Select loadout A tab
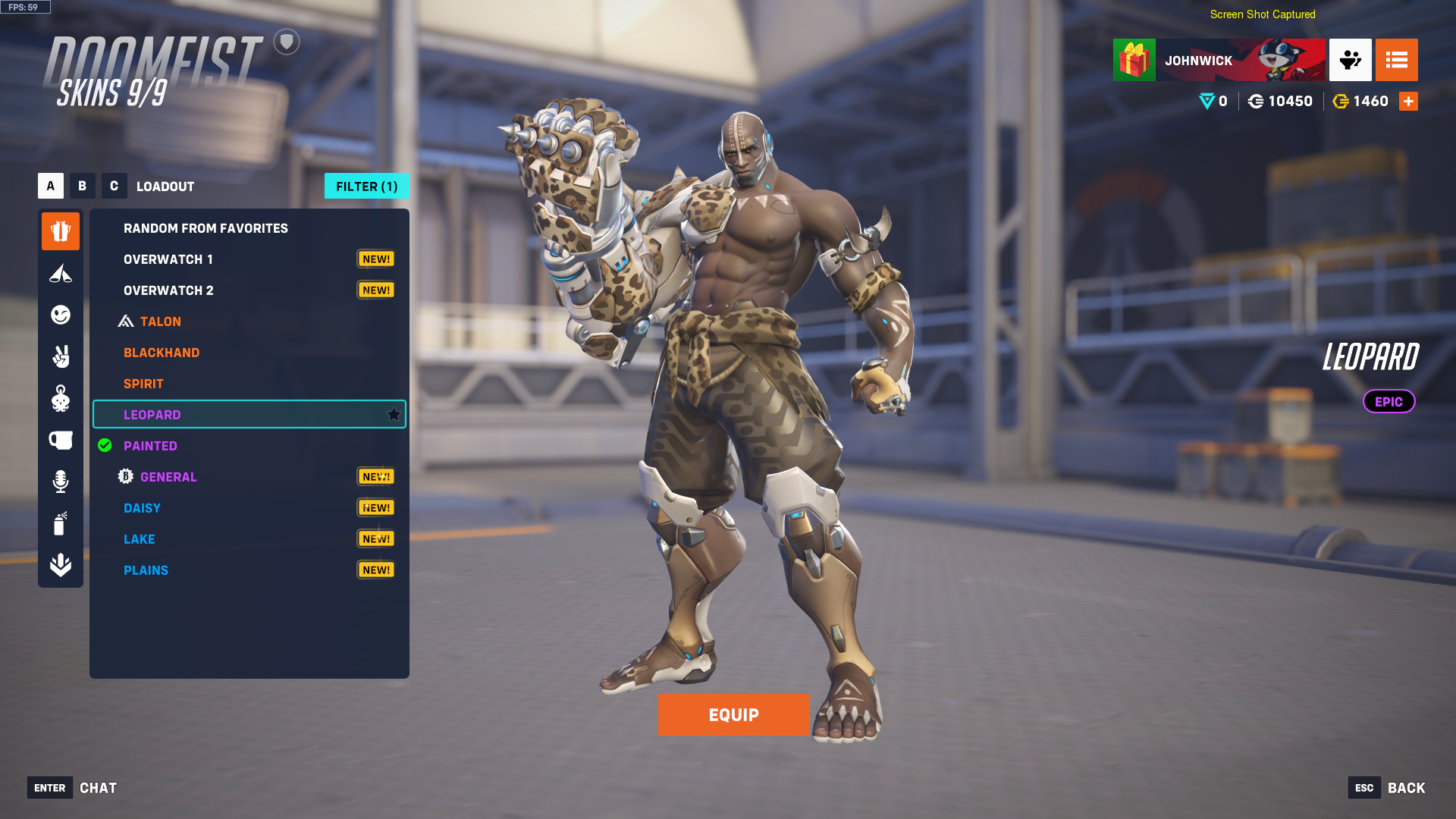1456x819 pixels. (x=51, y=186)
